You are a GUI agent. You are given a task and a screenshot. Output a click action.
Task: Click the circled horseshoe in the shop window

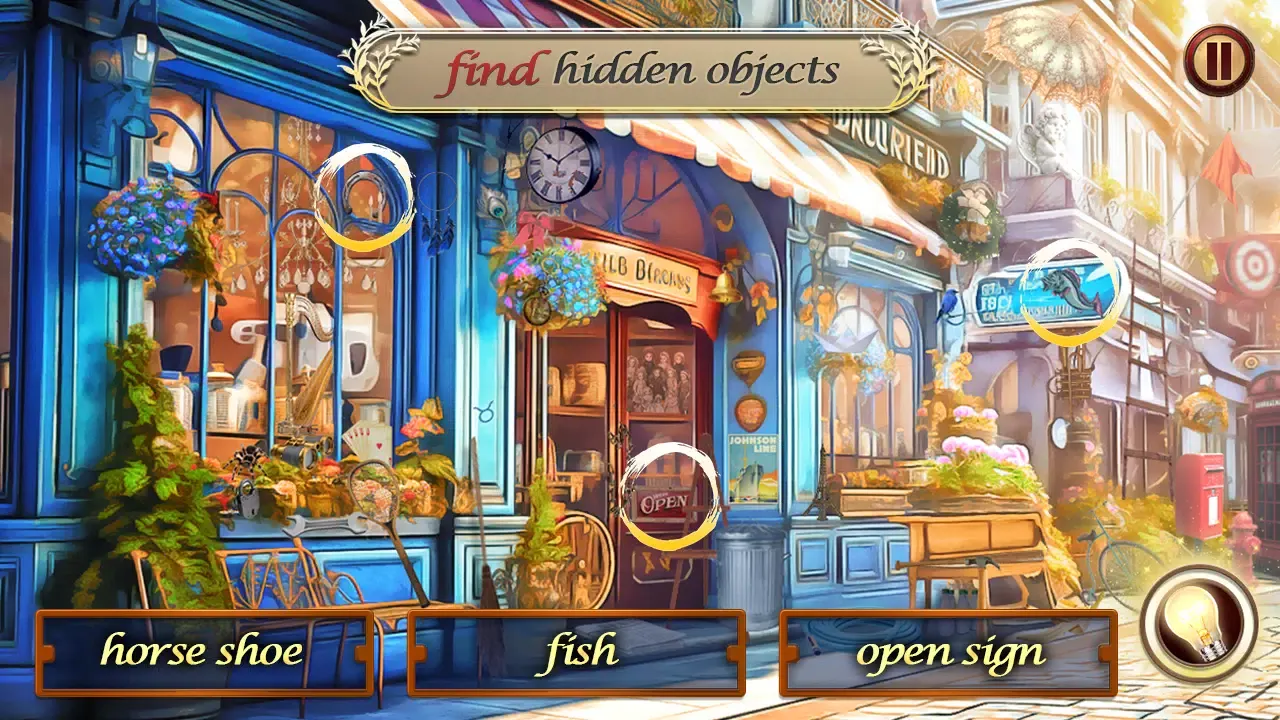(x=363, y=196)
